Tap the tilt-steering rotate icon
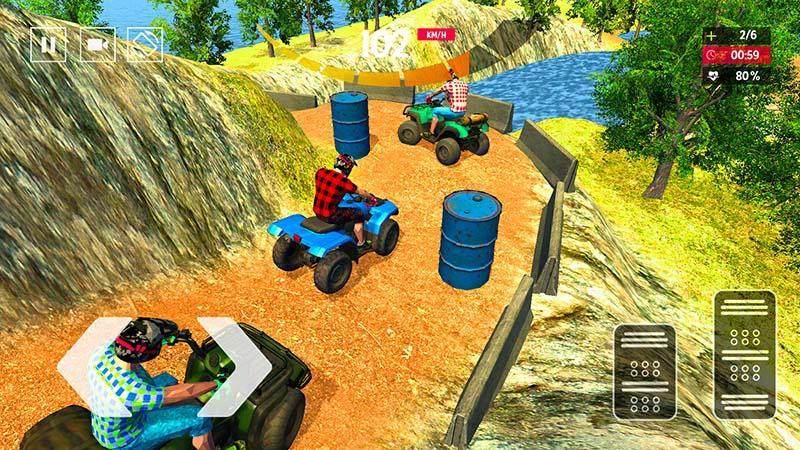Image resolution: width=800 pixels, height=450 pixels. pos(146,45)
